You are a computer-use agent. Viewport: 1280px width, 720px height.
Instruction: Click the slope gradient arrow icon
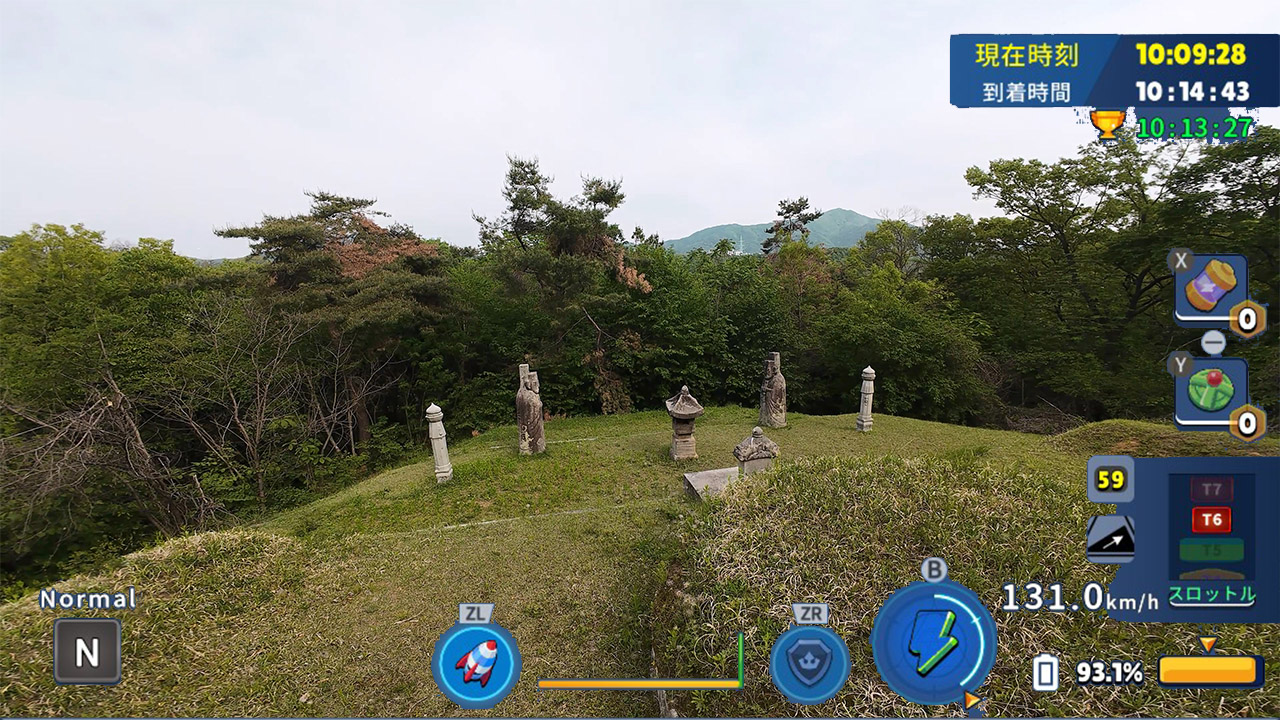pos(1110,539)
